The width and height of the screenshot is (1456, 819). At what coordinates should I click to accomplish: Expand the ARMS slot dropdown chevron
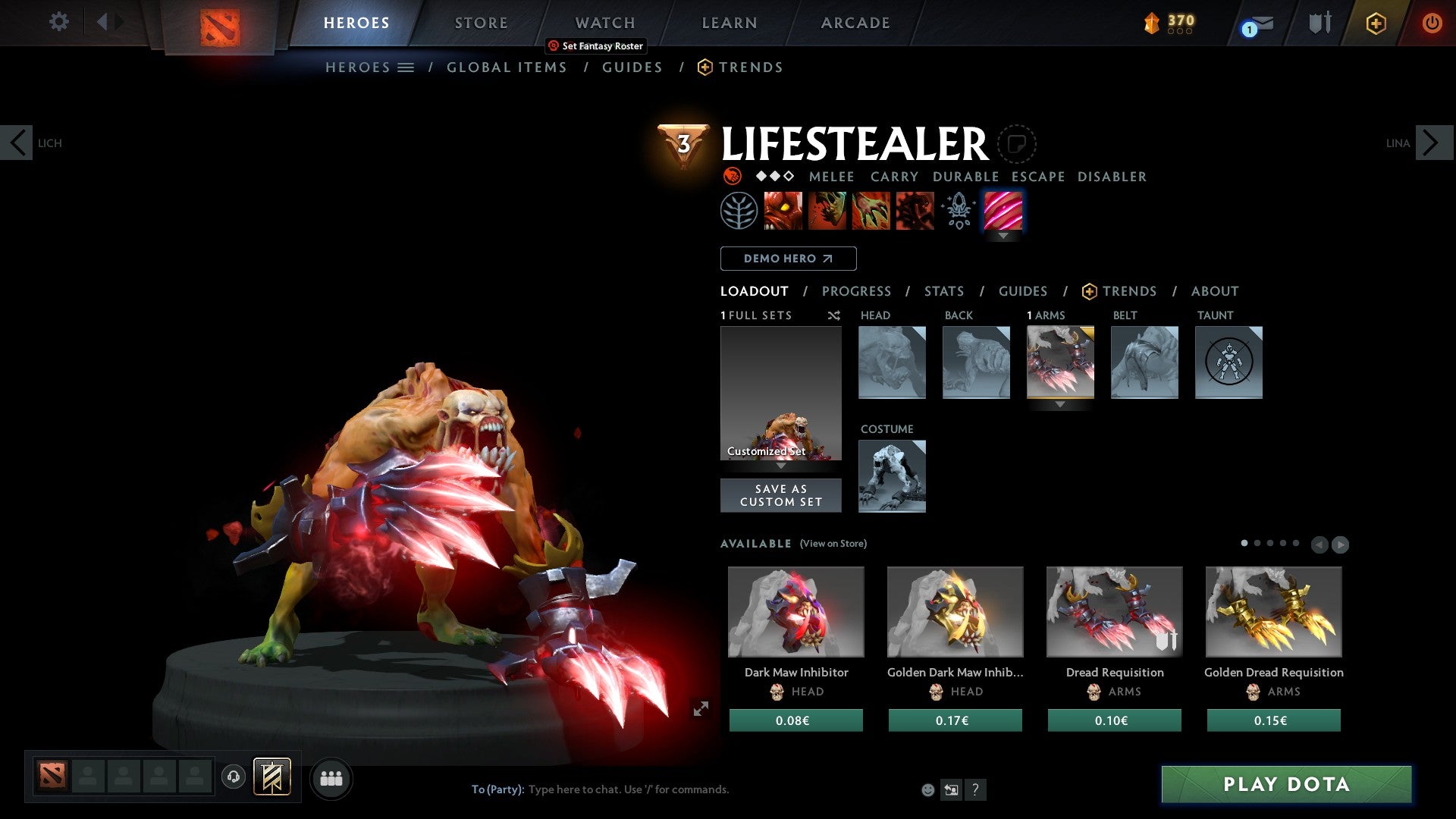pyautogui.click(x=1060, y=404)
